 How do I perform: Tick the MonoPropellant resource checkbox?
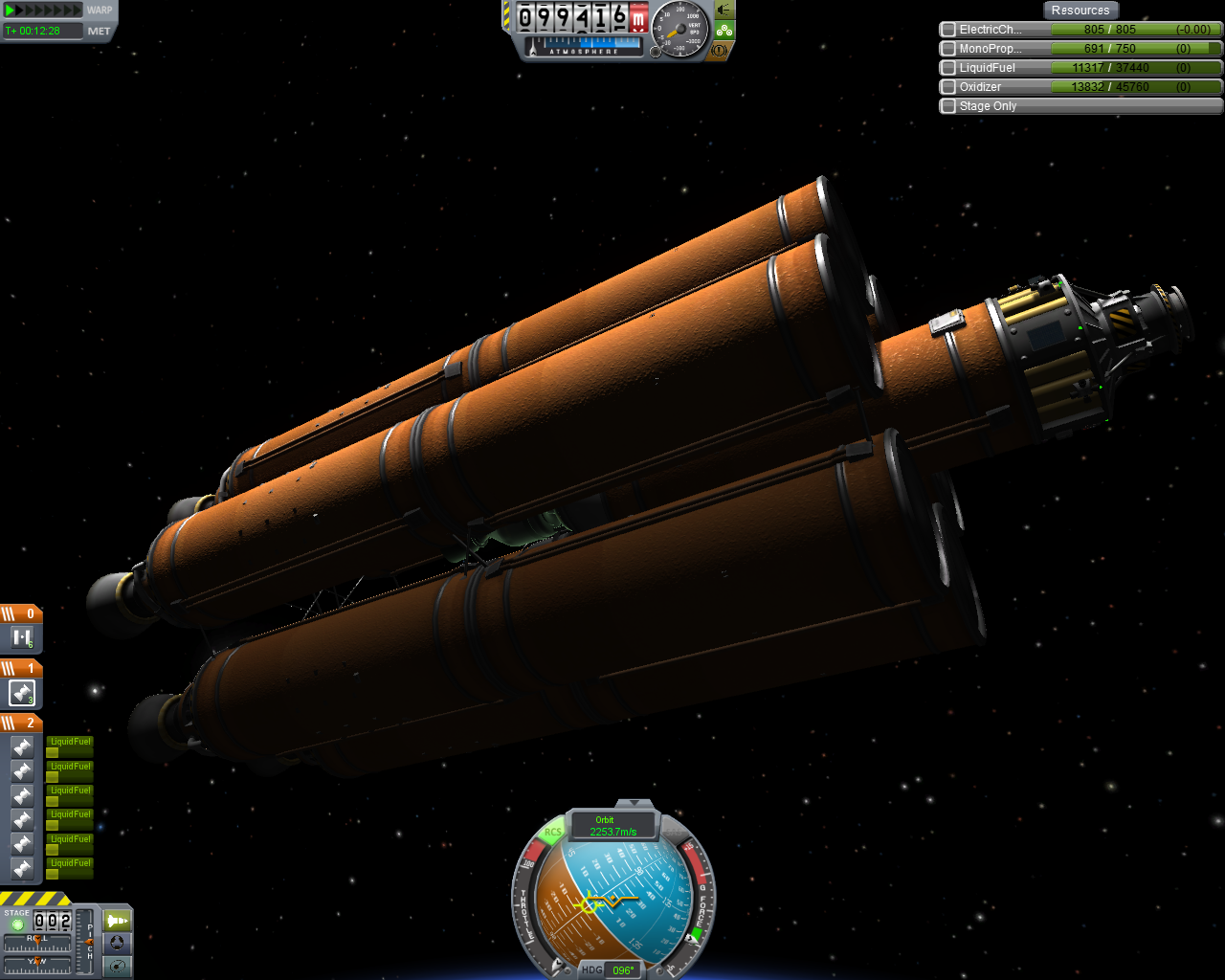coord(948,49)
